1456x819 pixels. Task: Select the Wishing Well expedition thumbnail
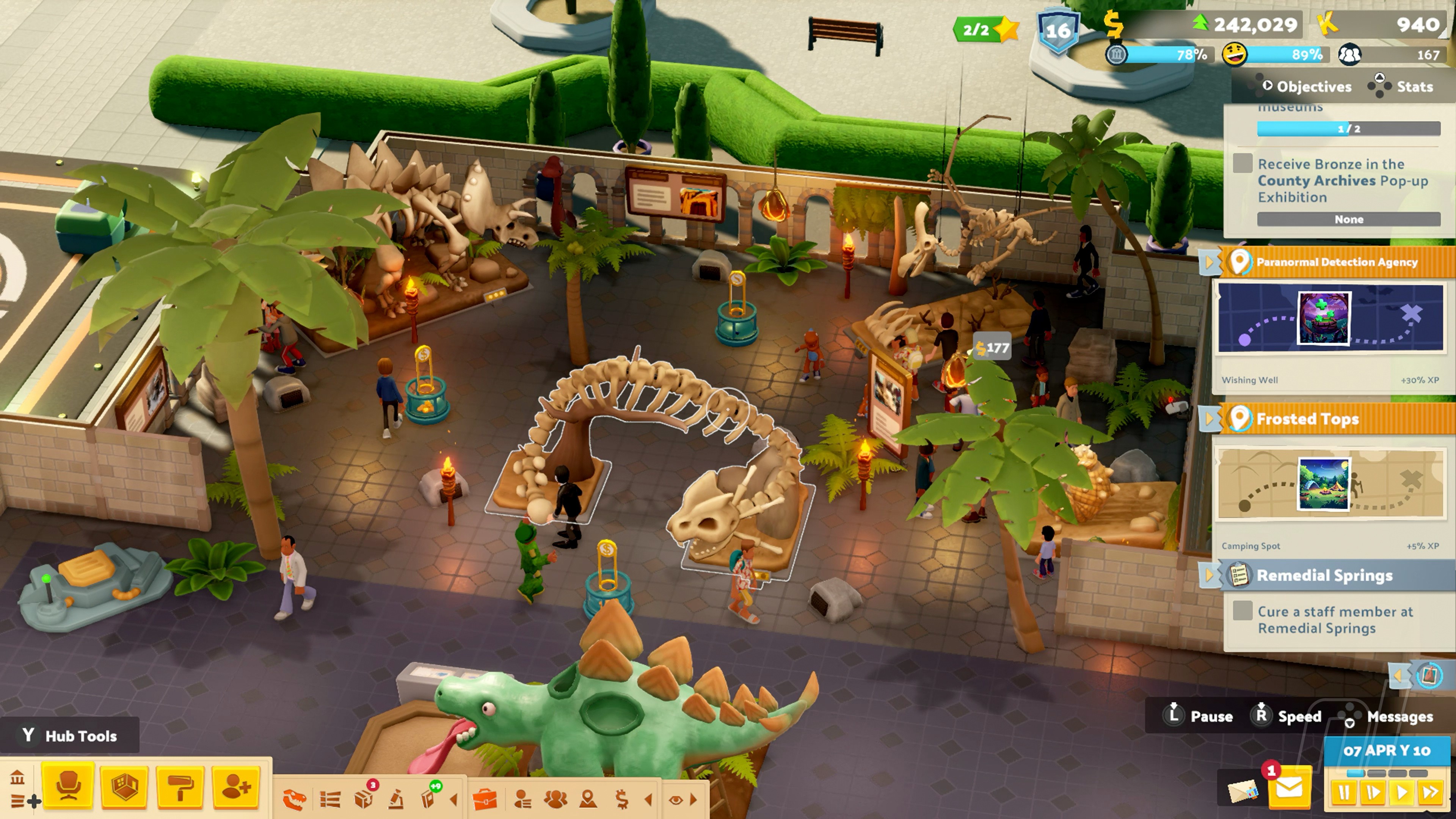click(x=1324, y=318)
